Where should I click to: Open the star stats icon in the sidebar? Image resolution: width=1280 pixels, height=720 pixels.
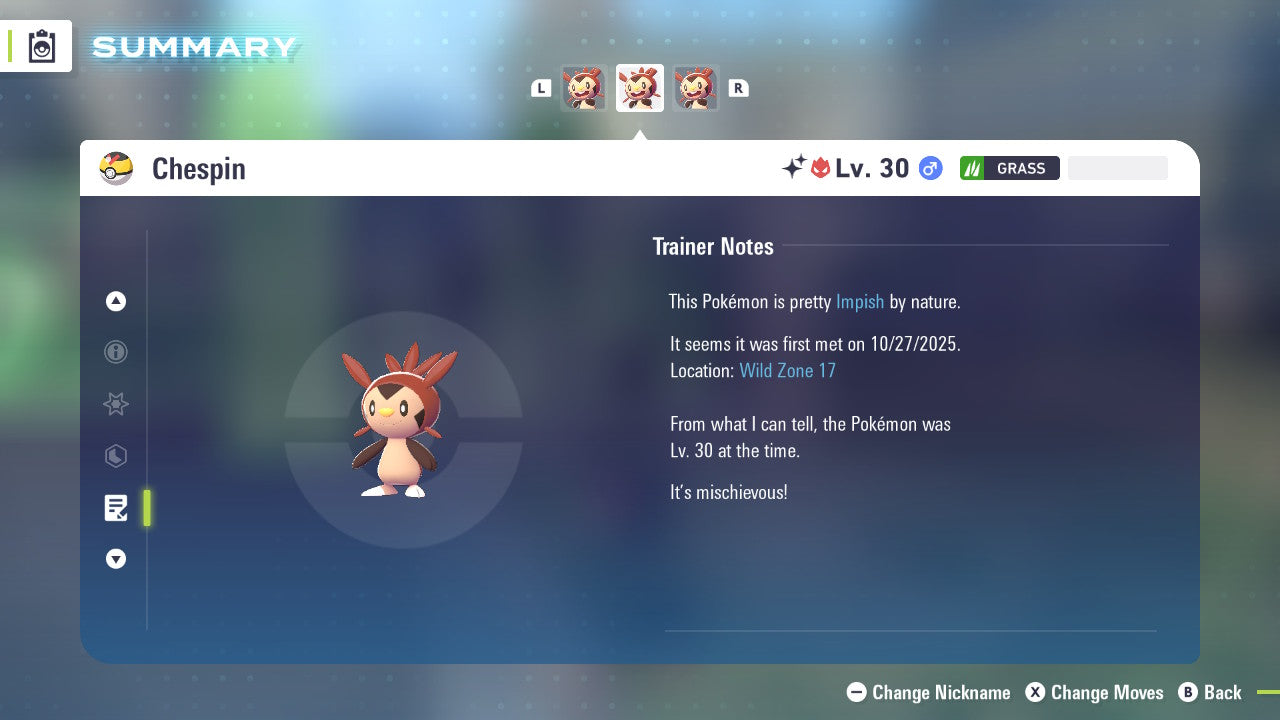(116, 404)
